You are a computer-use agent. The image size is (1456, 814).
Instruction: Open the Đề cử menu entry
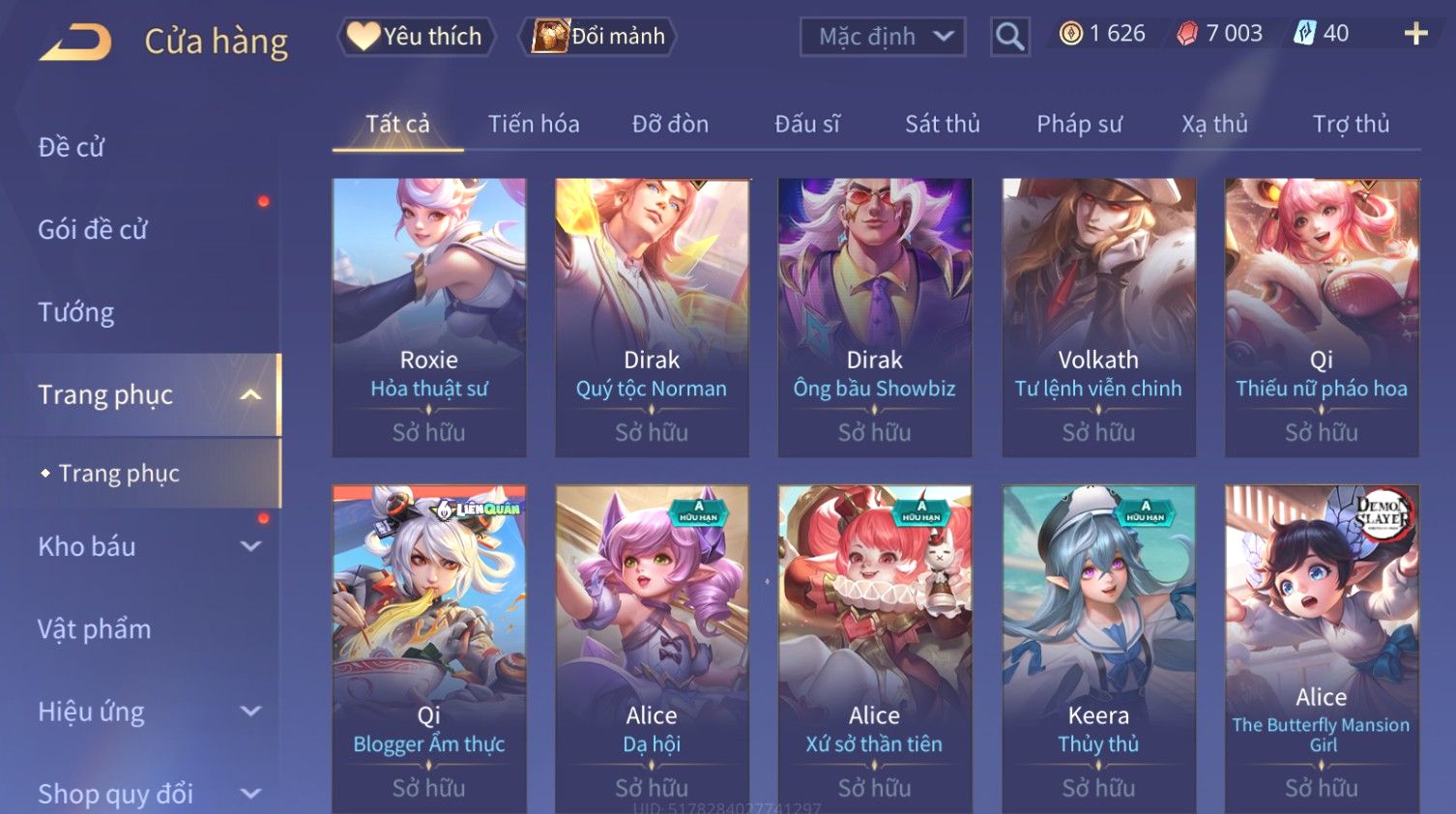pos(72,147)
